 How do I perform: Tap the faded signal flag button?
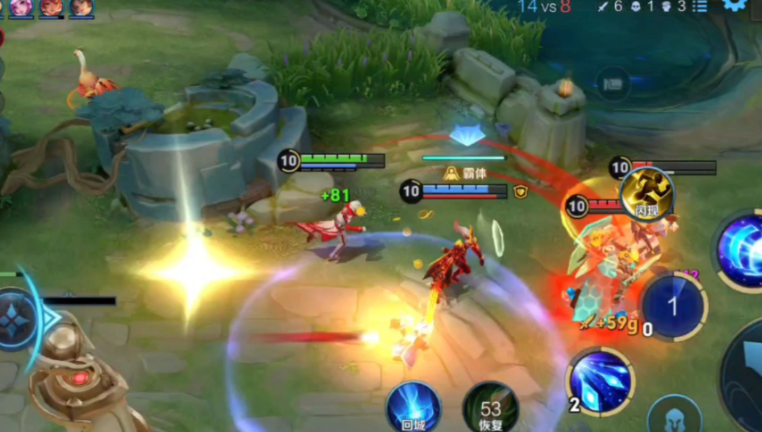tap(613, 84)
